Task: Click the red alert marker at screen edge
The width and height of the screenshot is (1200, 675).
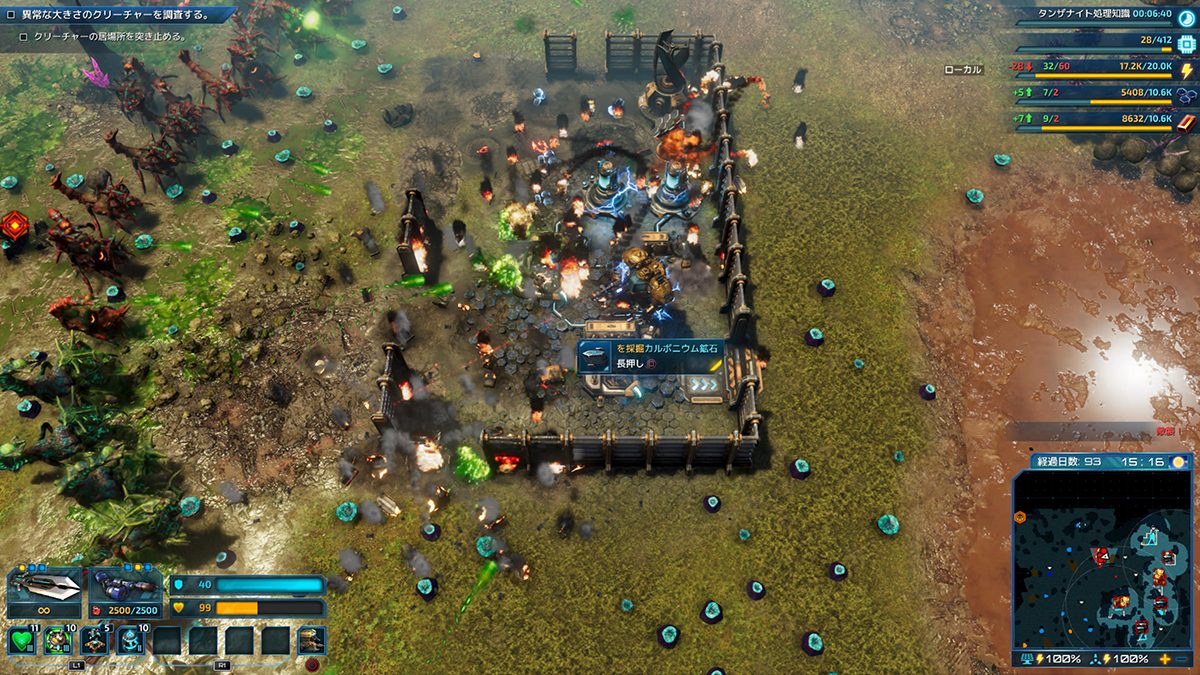Action: [x=13, y=224]
